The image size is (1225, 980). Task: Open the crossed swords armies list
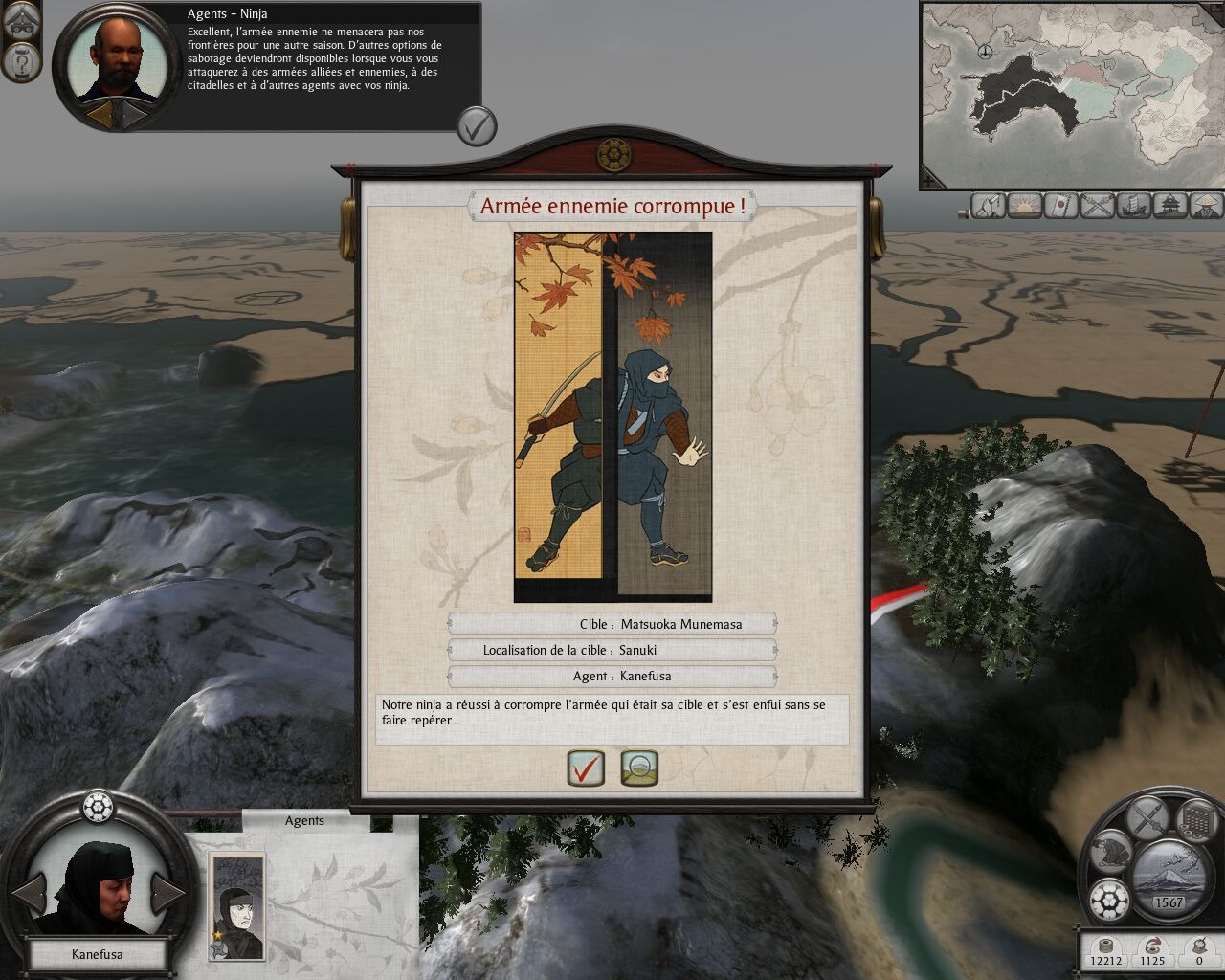1100,205
